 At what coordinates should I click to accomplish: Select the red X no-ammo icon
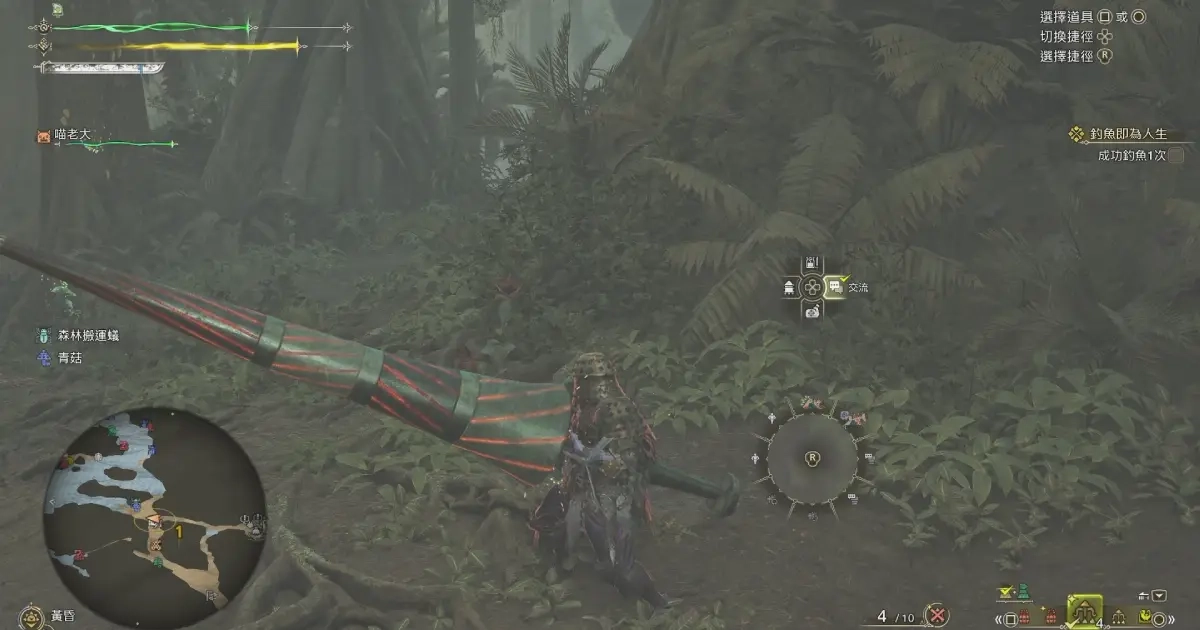coord(937,615)
